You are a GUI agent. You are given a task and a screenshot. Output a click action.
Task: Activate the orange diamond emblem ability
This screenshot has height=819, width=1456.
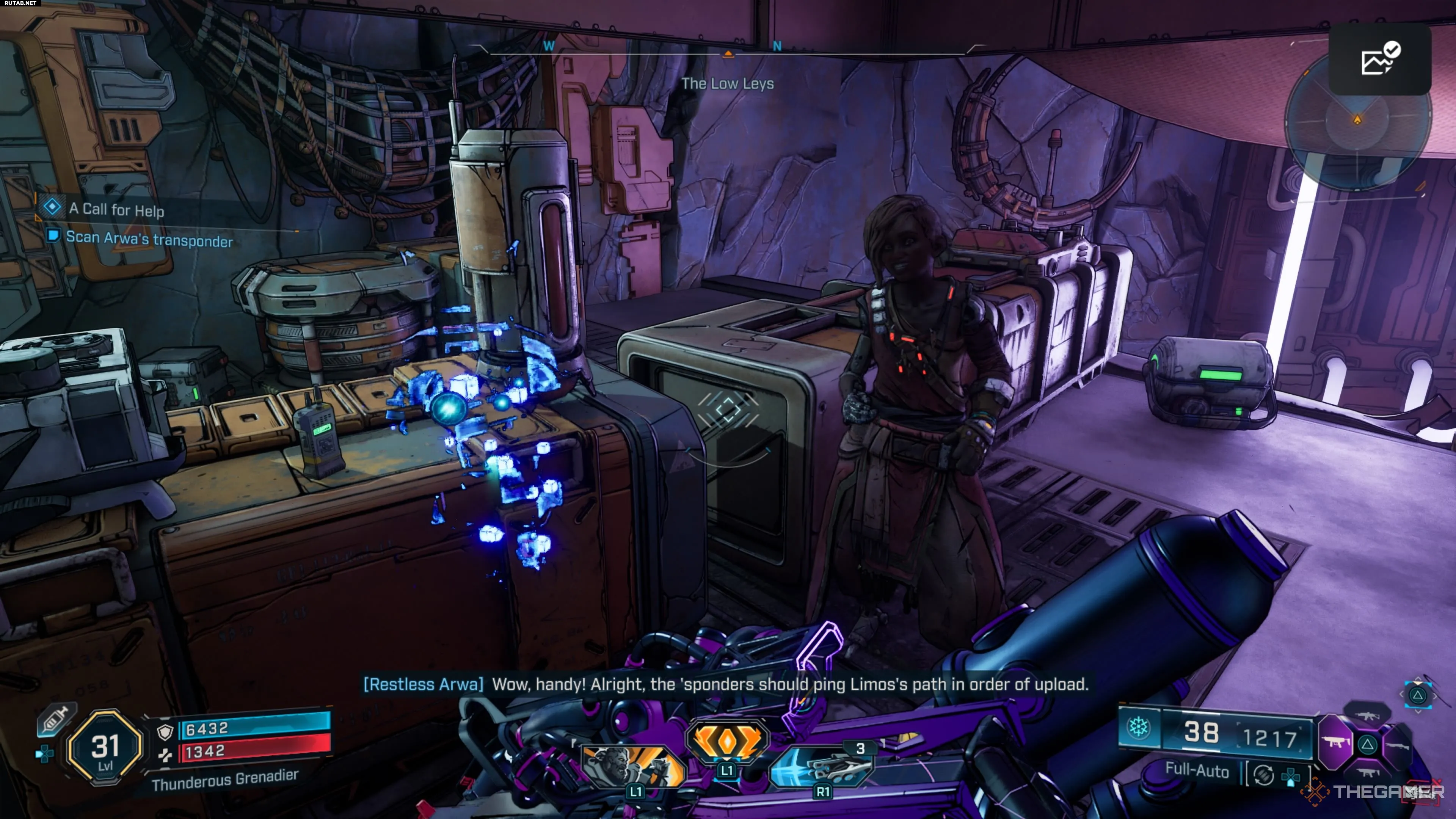(727, 740)
